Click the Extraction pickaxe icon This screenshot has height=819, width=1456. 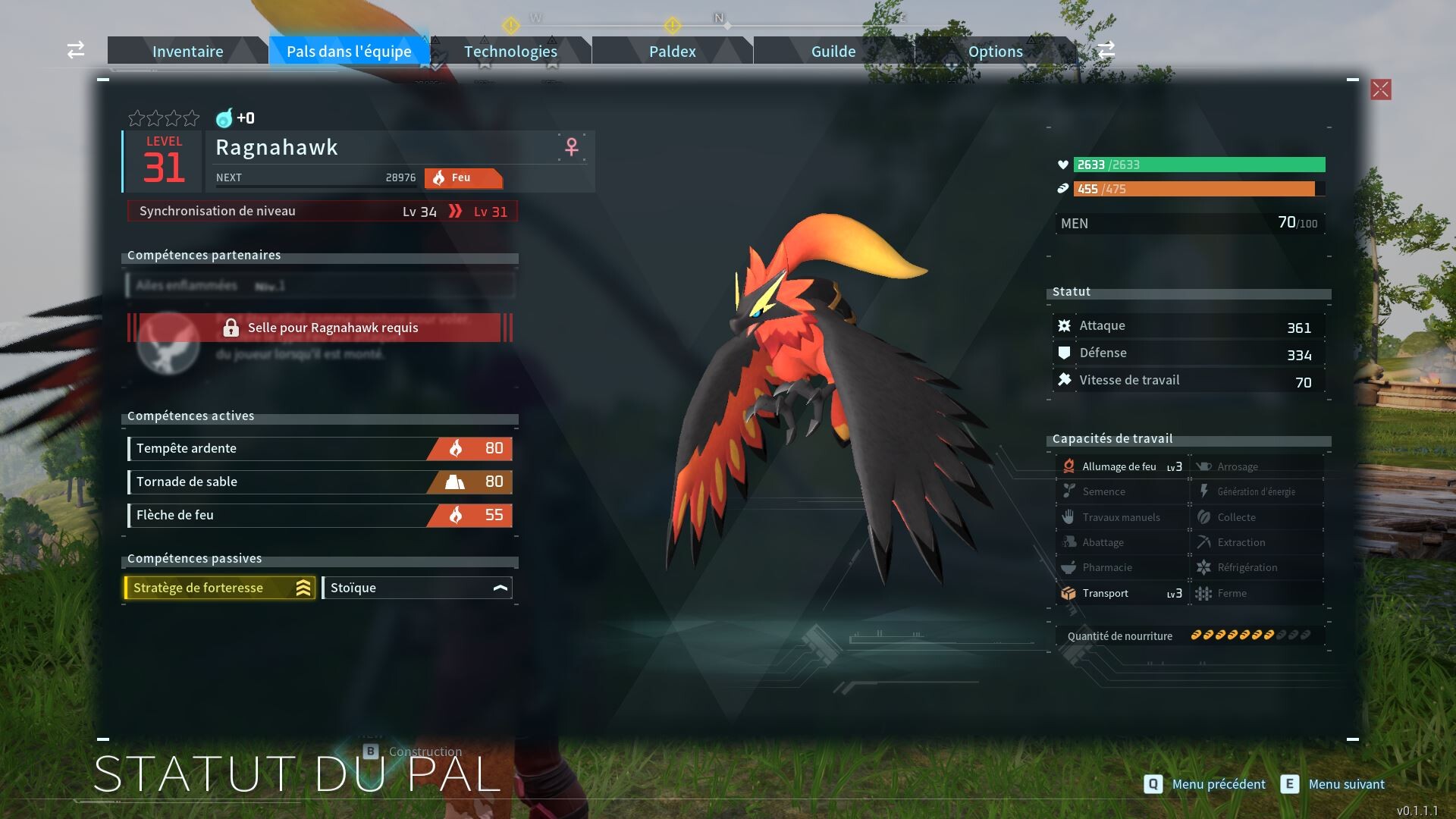1204,541
